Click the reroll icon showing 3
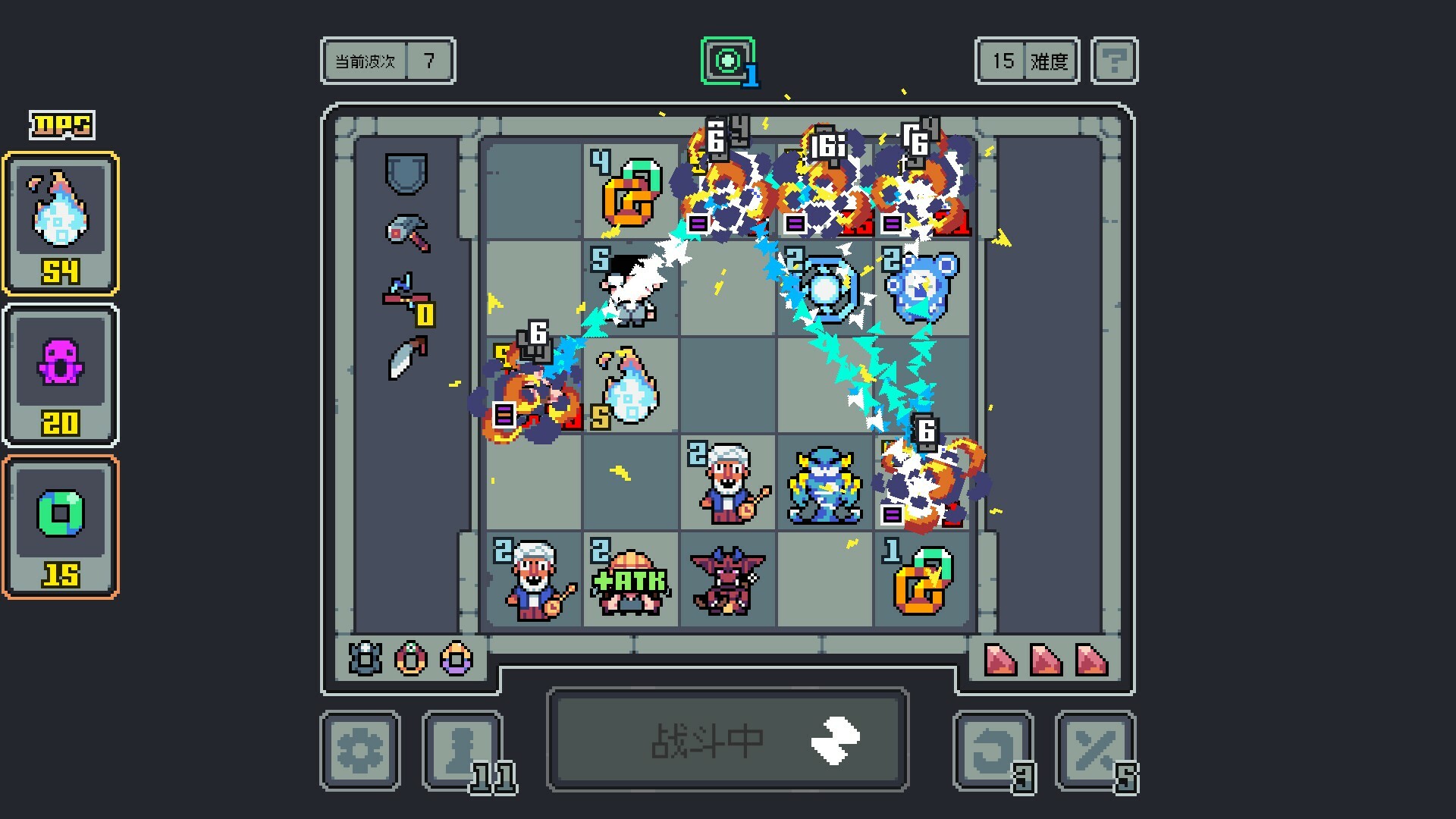Viewport: 1456px width, 819px height. (x=992, y=751)
